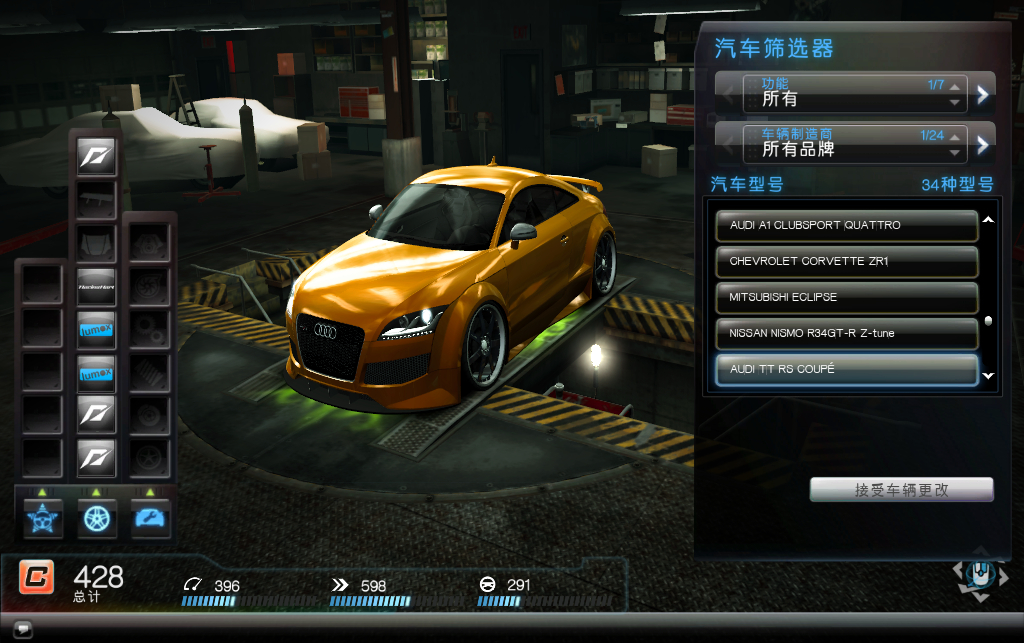Select Nissan Nismo R34GT-R Z-tune
This screenshot has width=1024, height=643.
(x=847, y=333)
